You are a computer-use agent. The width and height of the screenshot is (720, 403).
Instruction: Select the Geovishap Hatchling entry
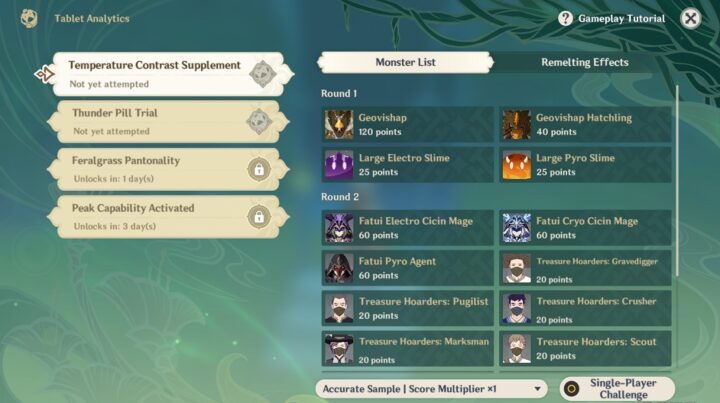[x=586, y=124]
